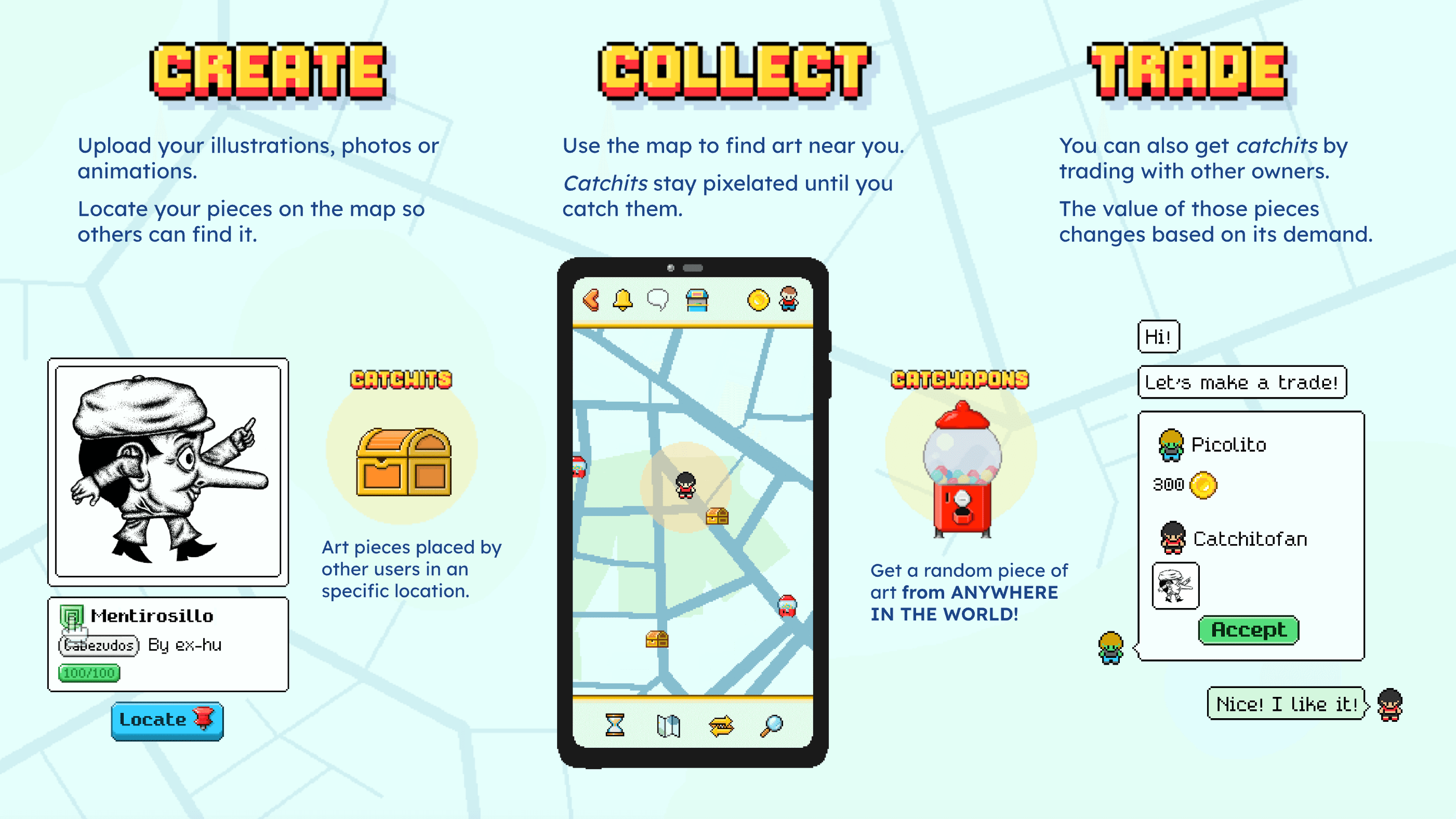
Task: Click the Nice! I like it! speech bubble
Action: [1287, 704]
